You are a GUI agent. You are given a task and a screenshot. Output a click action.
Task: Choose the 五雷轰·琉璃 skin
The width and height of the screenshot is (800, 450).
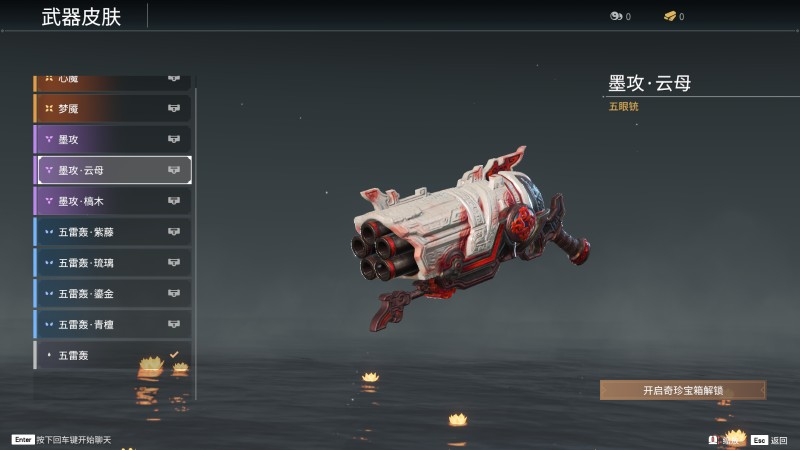pyautogui.click(x=112, y=263)
